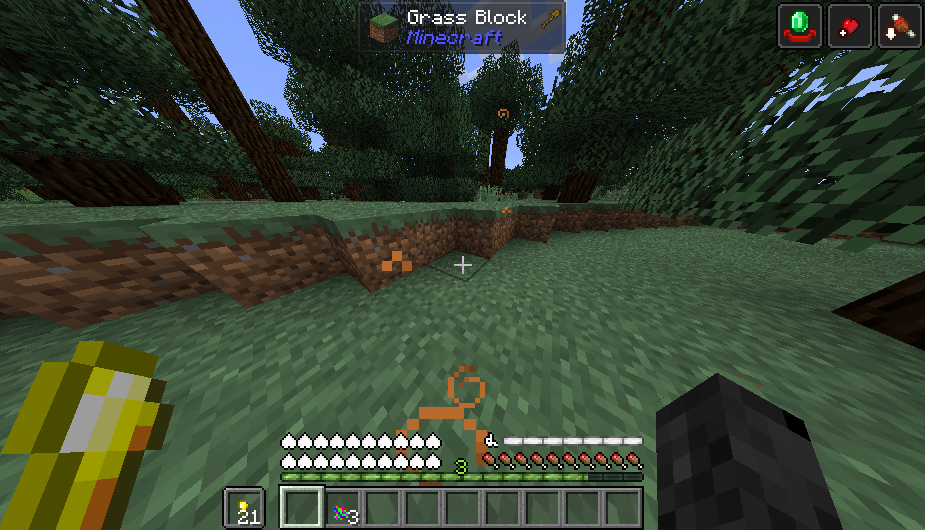
Task: Click the offhand slot with 21 items
Action: [x=244, y=508]
